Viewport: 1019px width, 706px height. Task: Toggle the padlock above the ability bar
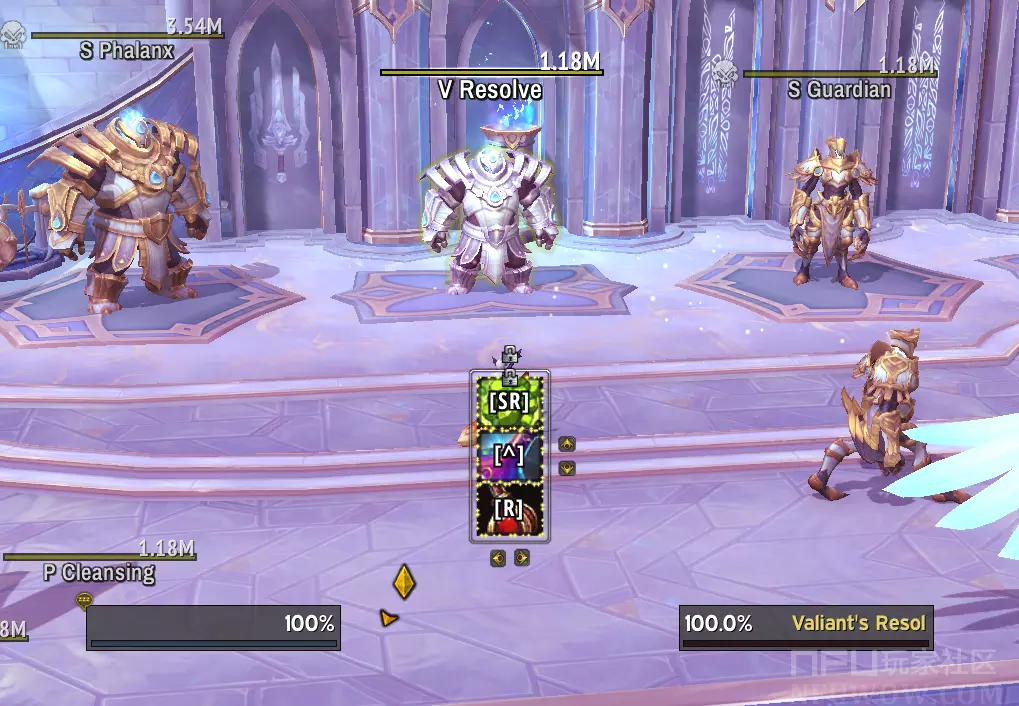coord(509,354)
